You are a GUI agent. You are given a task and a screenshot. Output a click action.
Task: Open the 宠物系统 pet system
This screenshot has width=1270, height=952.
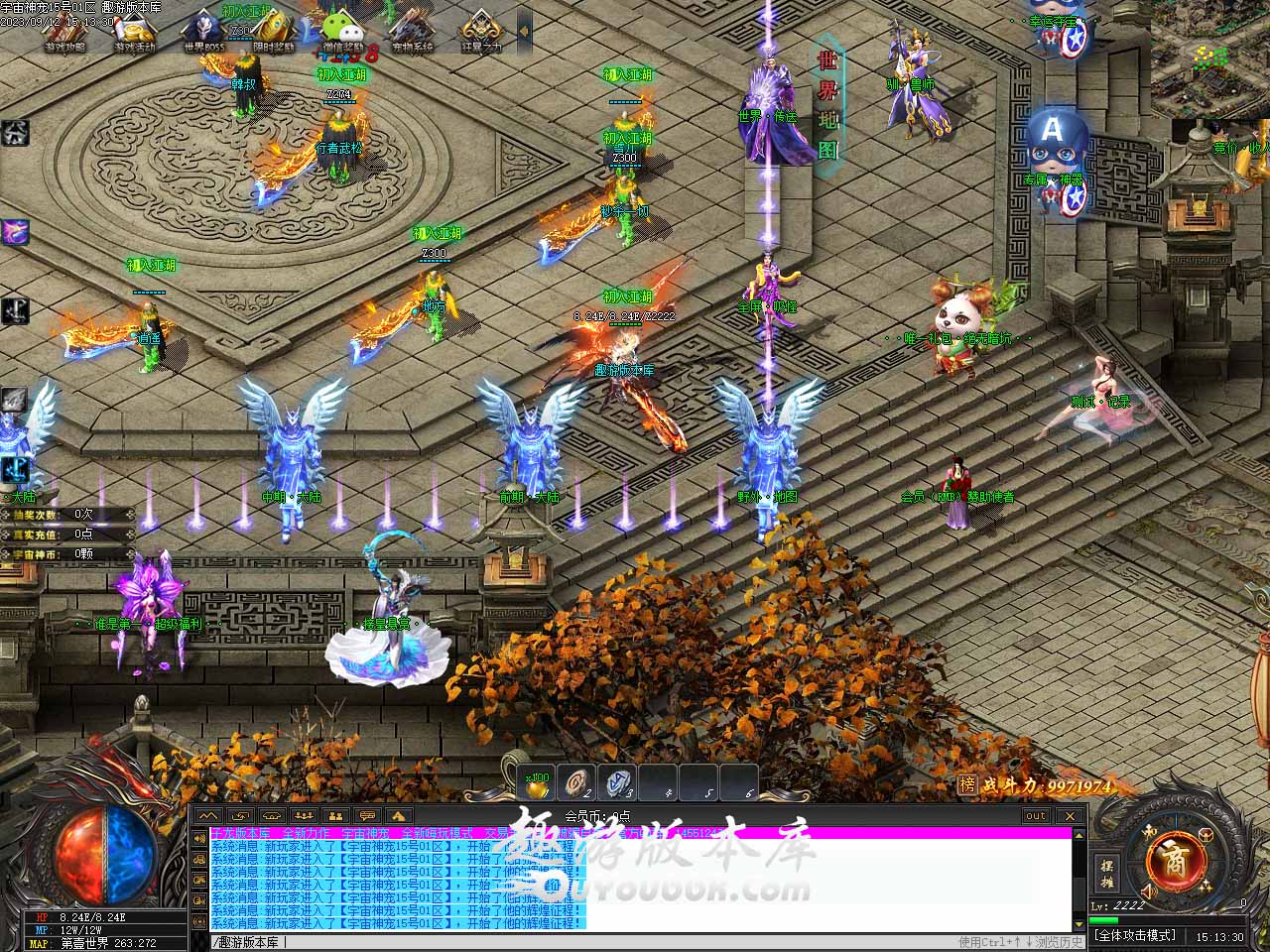coord(412,32)
